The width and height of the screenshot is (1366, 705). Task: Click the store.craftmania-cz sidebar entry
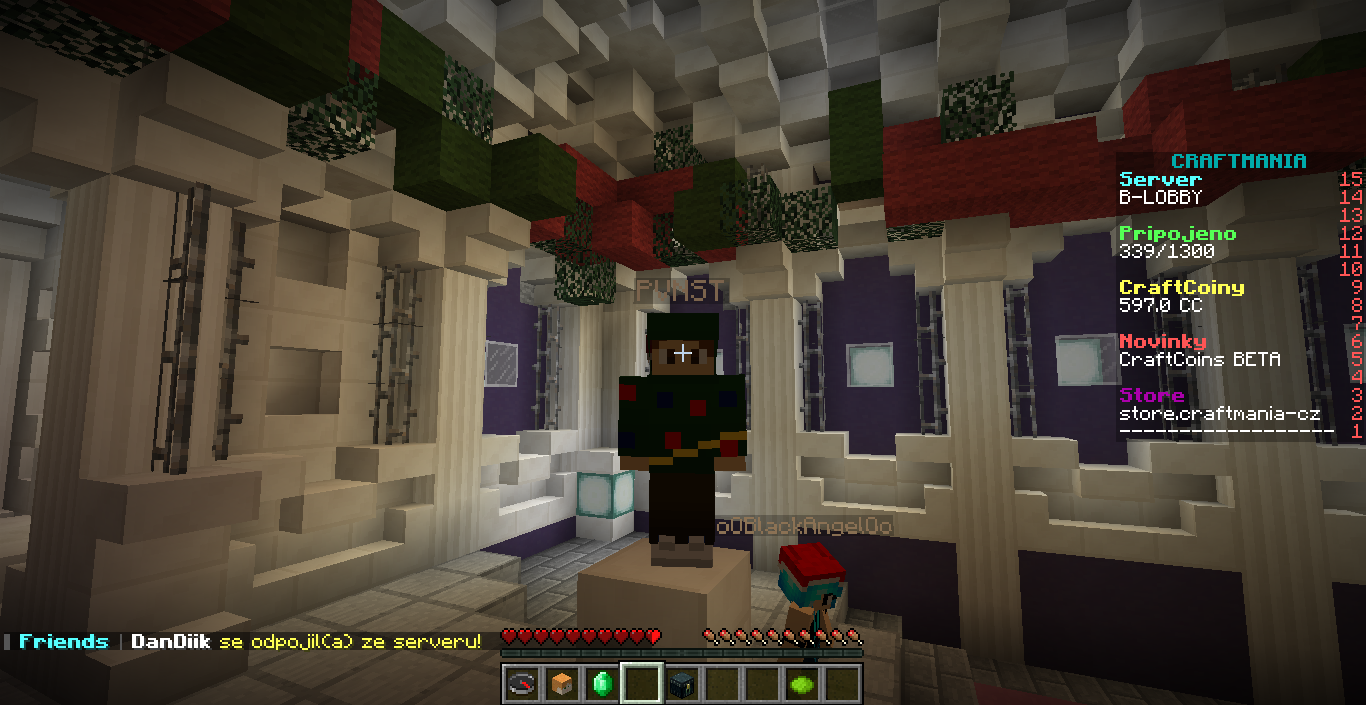pyautogui.click(x=1219, y=414)
